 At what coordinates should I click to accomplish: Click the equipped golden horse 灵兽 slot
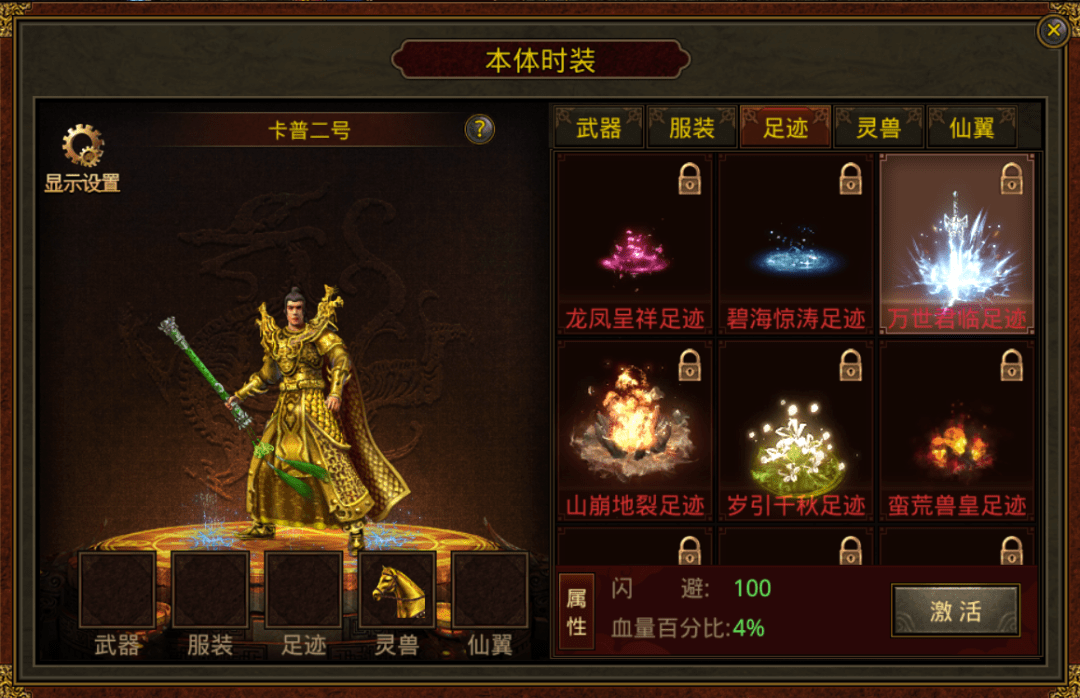[396, 590]
